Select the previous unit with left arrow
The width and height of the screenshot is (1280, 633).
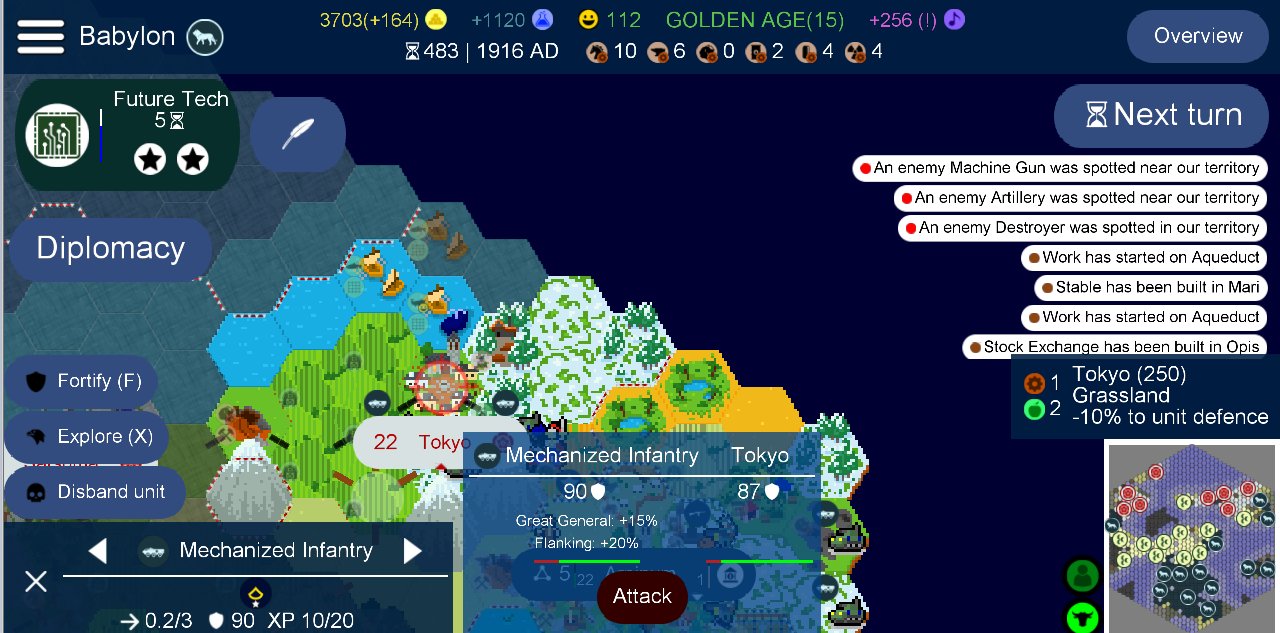point(98,551)
